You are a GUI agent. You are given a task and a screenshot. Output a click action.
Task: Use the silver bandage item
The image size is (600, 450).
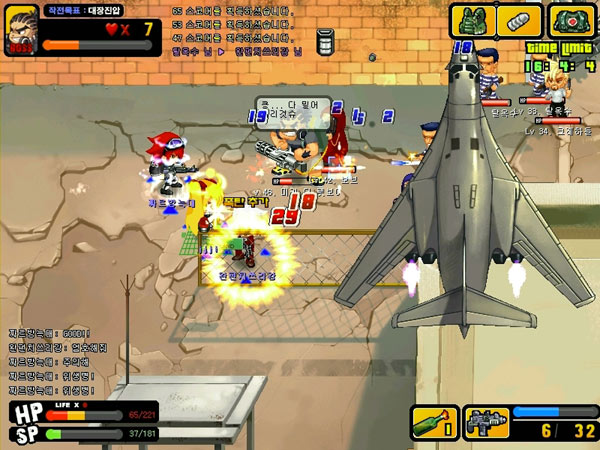click(x=518, y=21)
